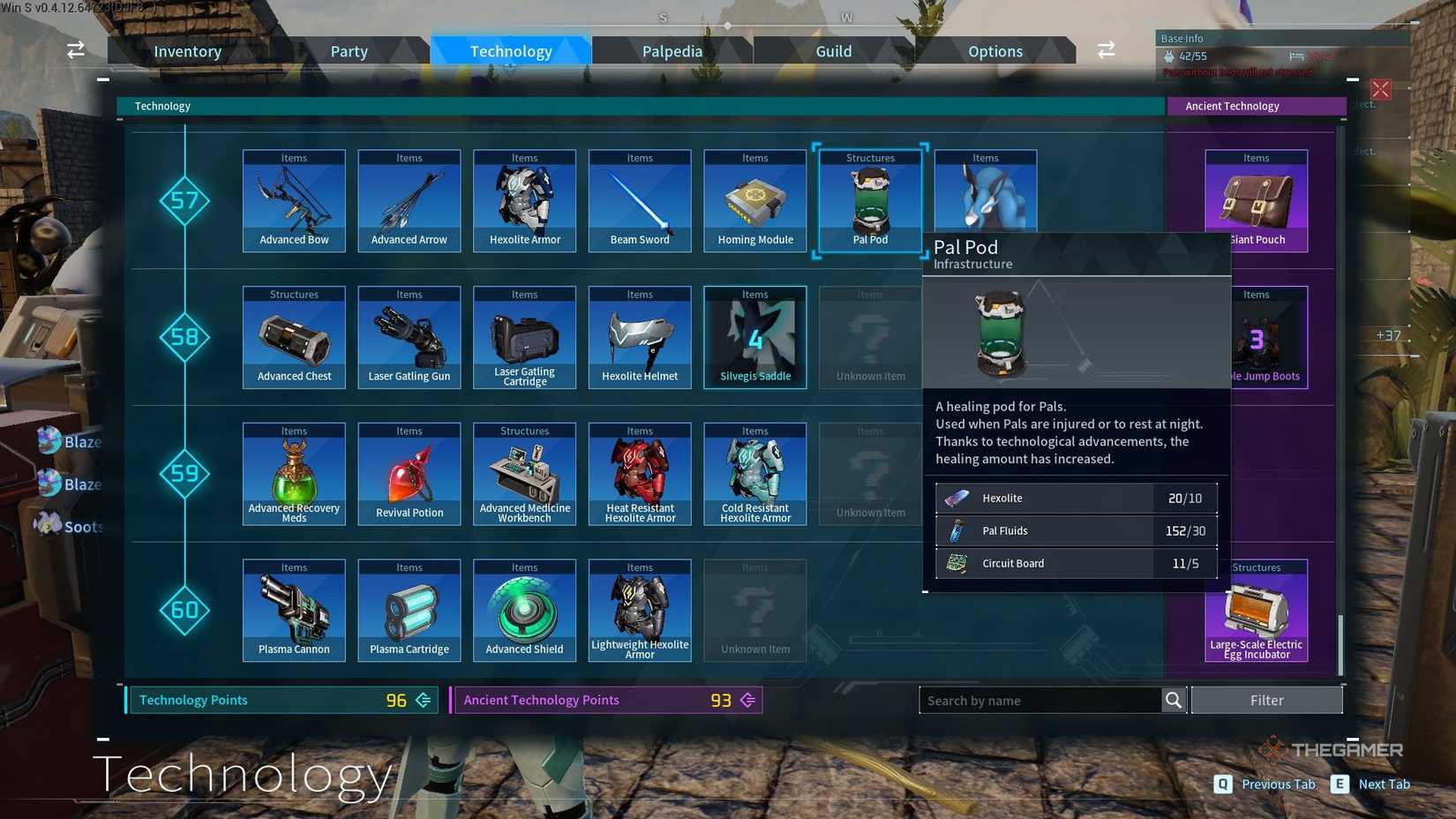Select the Revival Potion technology
This screenshot has height=819, width=1456.
click(x=409, y=472)
